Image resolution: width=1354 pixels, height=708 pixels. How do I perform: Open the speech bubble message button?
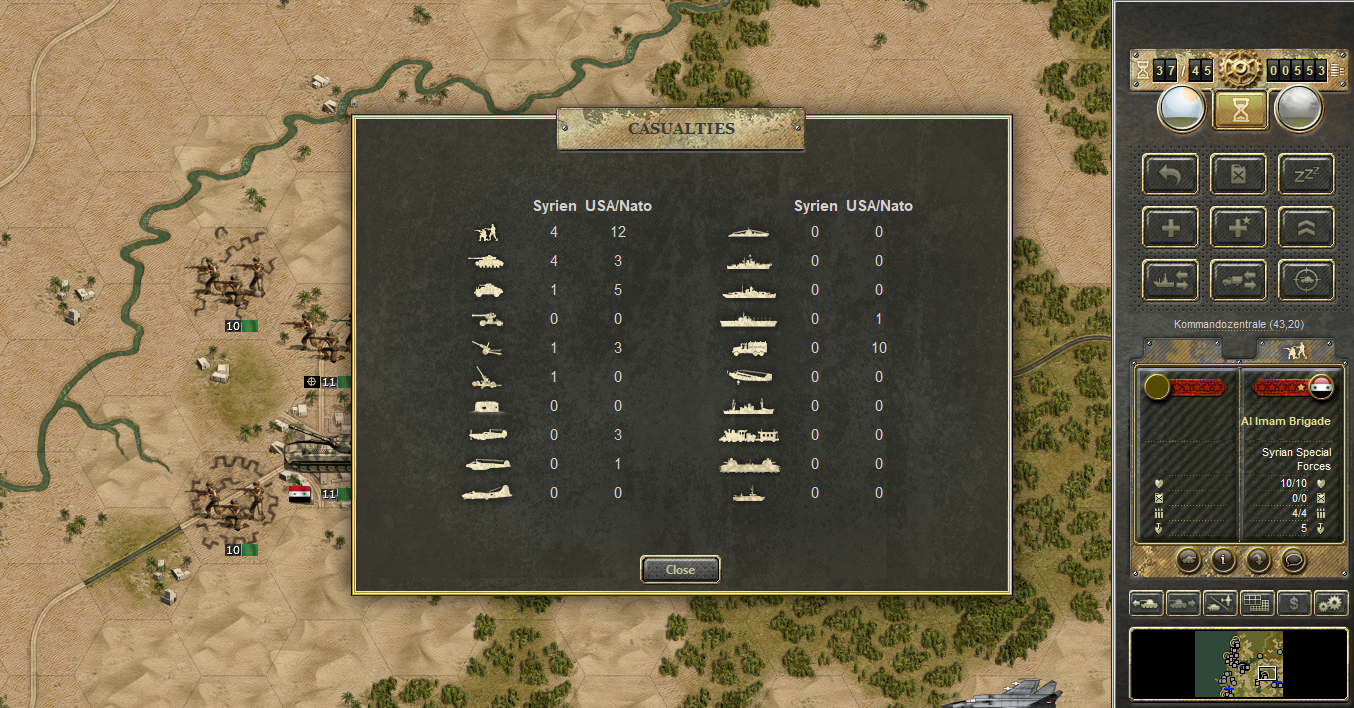[1294, 560]
